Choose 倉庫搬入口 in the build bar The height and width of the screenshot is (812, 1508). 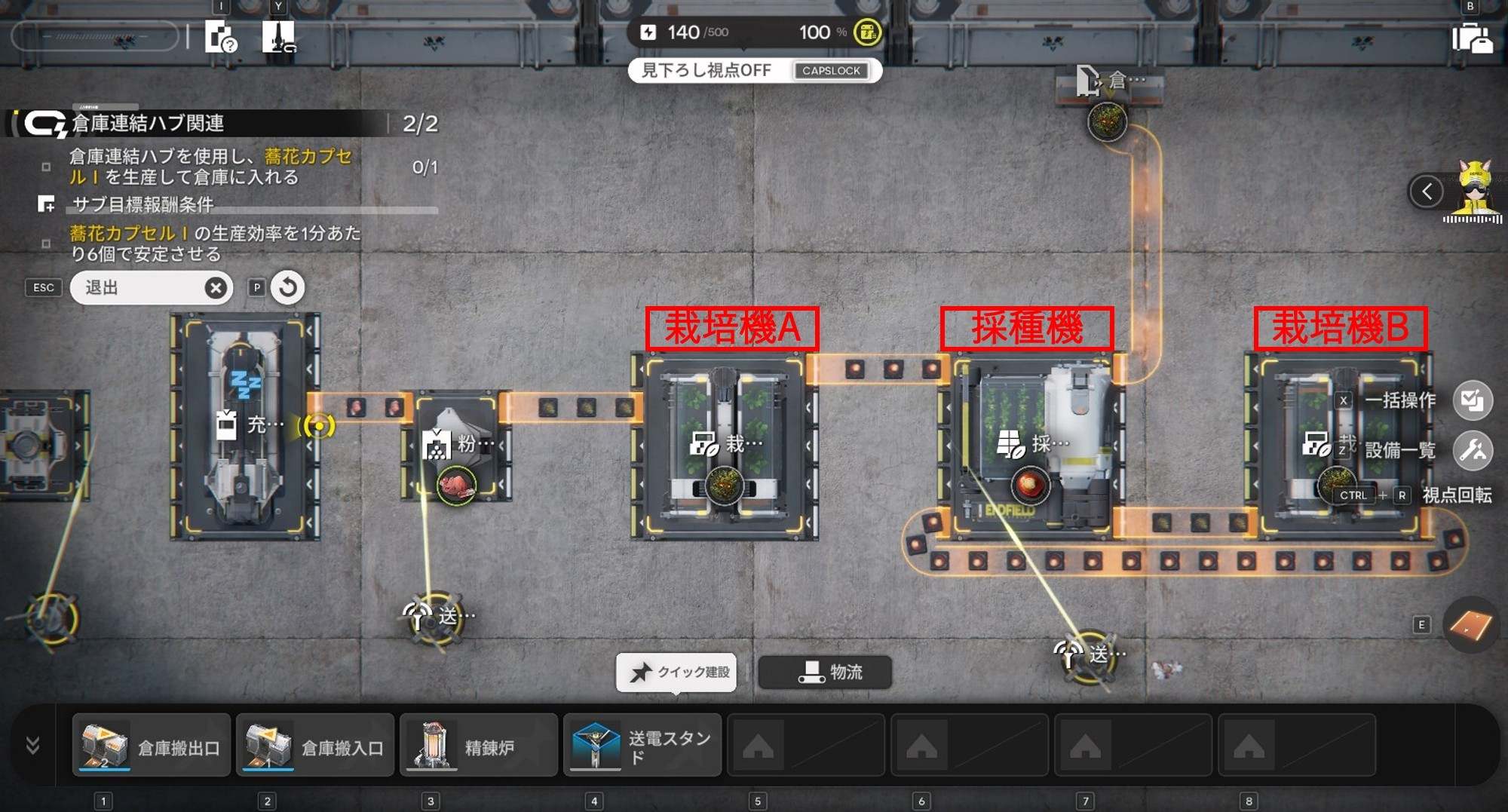click(315, 746)
